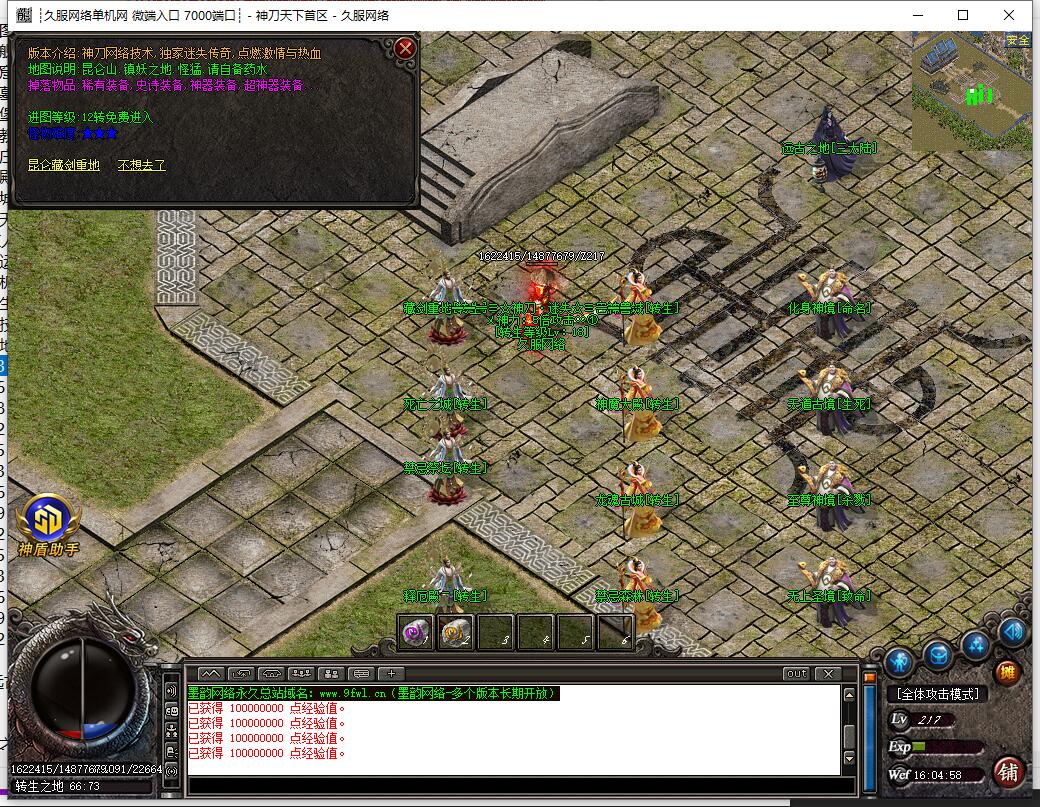Open the minimap
The image size is (1040, 807).
point(970,90)
